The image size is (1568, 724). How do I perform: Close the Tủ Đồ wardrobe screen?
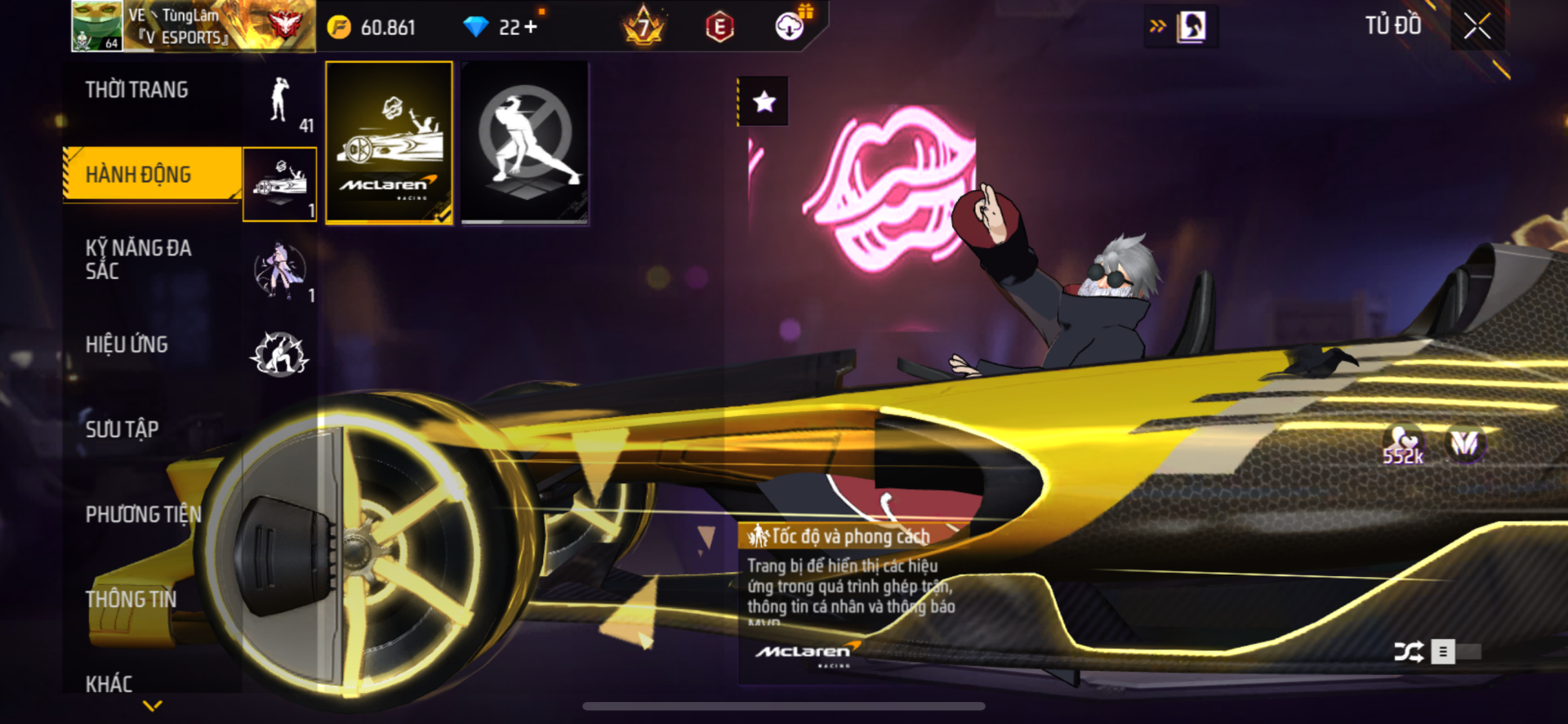tap(1477, 26)
